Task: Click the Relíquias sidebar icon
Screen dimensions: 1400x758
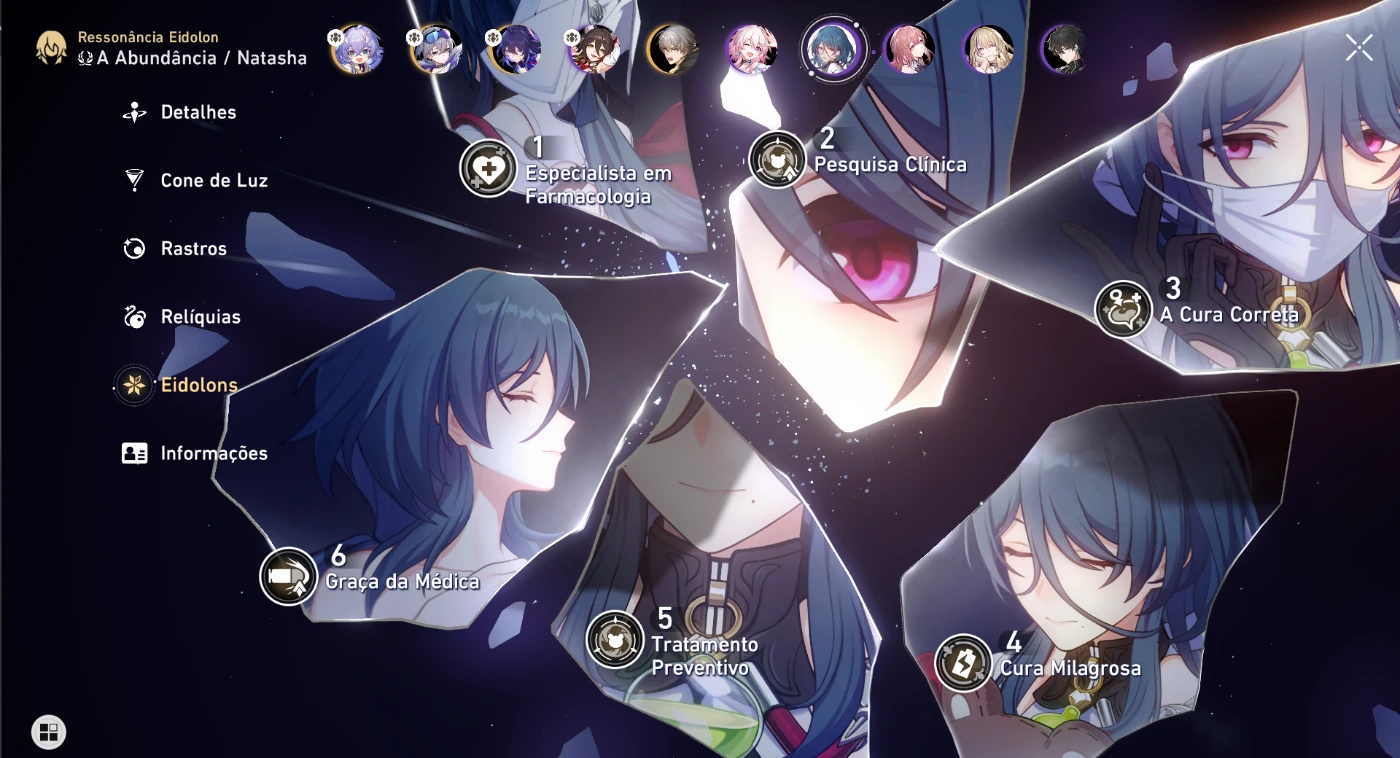Action: click(131, 316)
